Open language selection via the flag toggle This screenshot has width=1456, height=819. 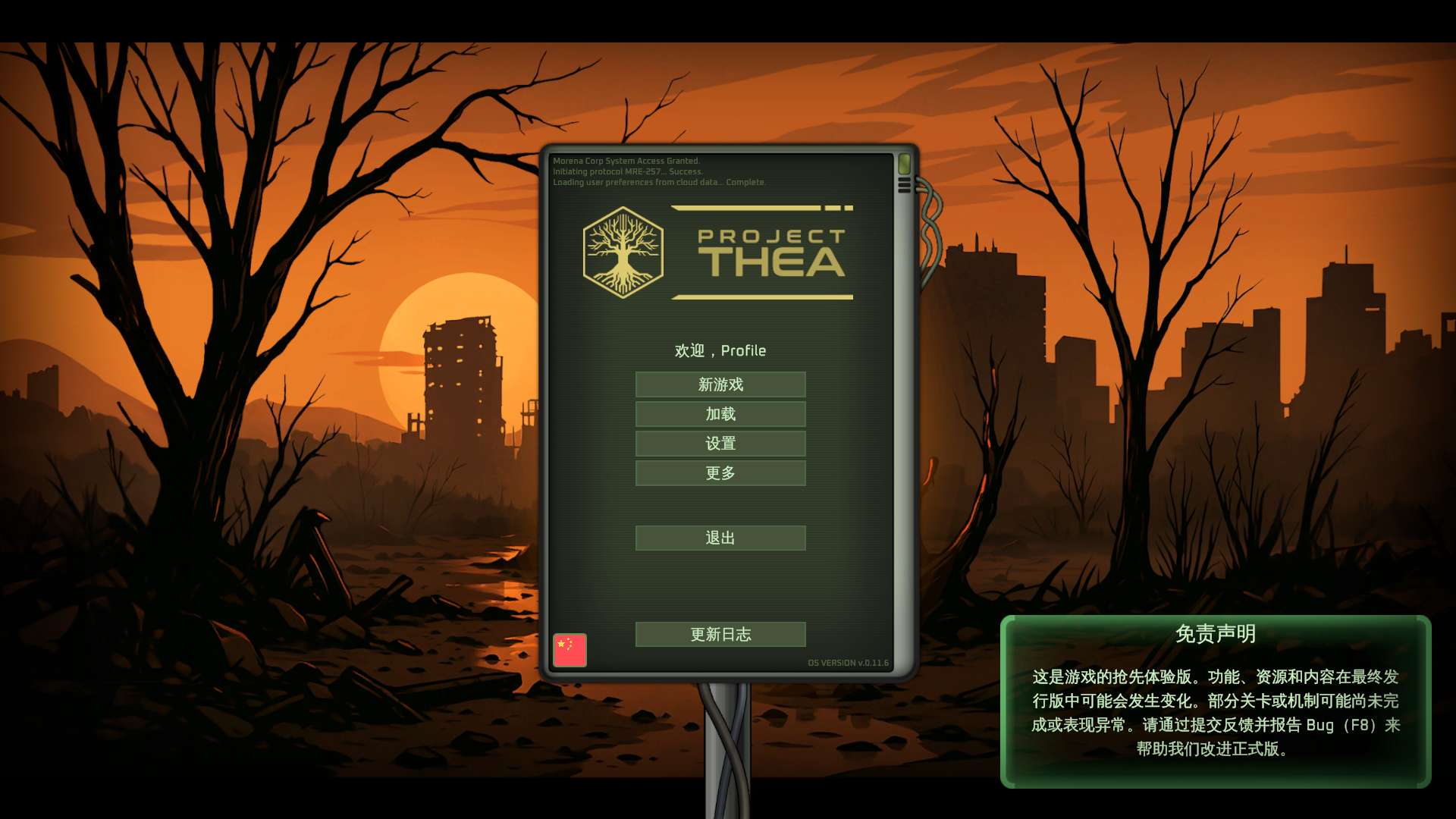tap(570, 649)
